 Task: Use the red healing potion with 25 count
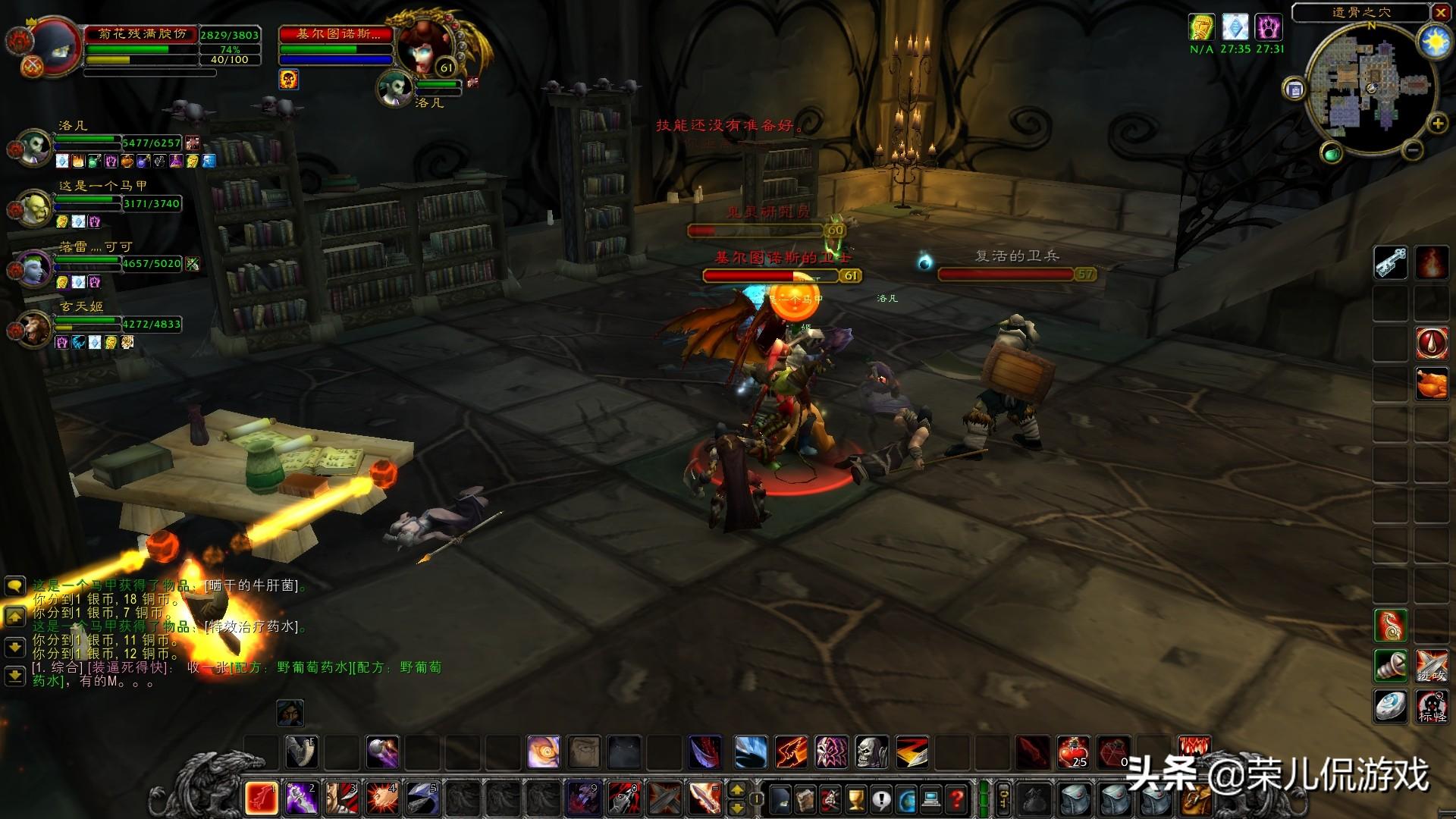[x=1073, y=752]
